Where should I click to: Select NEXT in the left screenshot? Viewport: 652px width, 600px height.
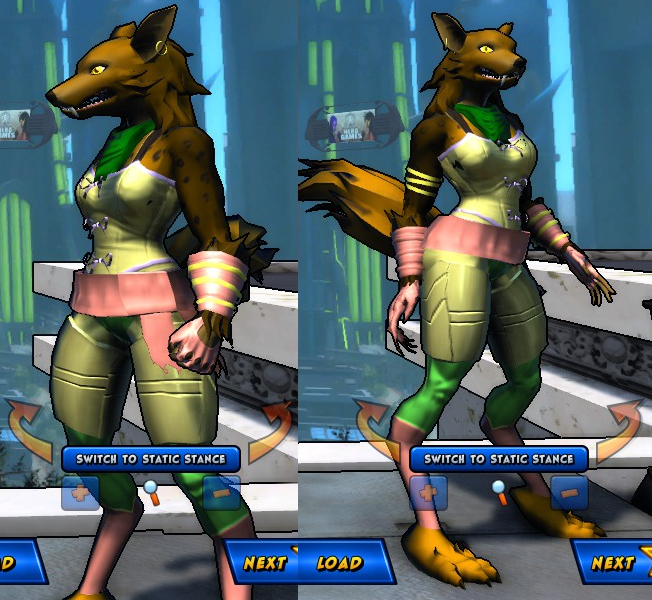pos(263,562)
